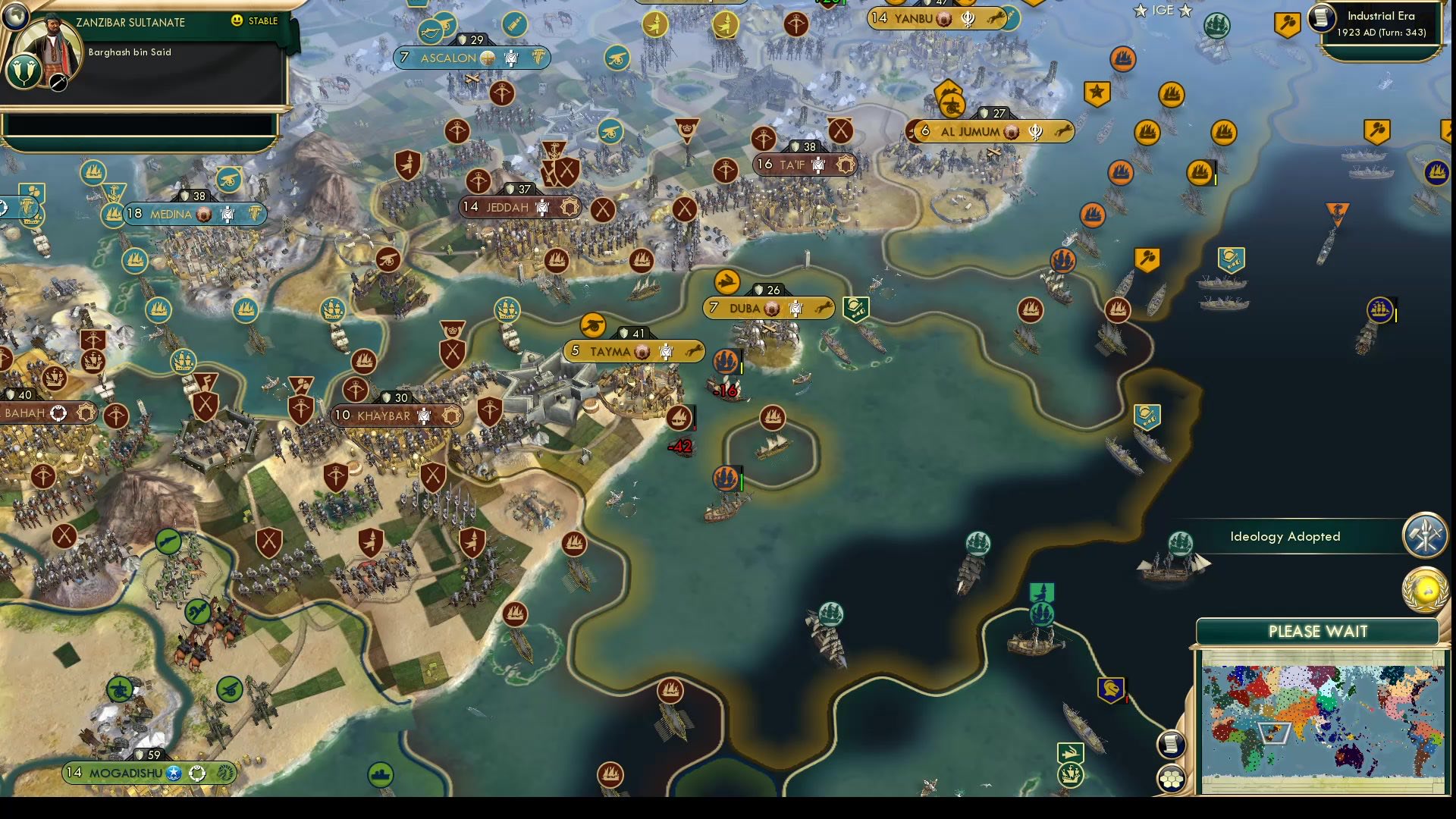Click the Sikhism religion icon on Yanbu's banner
Screen dimensions: 1456x819
(968, 20)
